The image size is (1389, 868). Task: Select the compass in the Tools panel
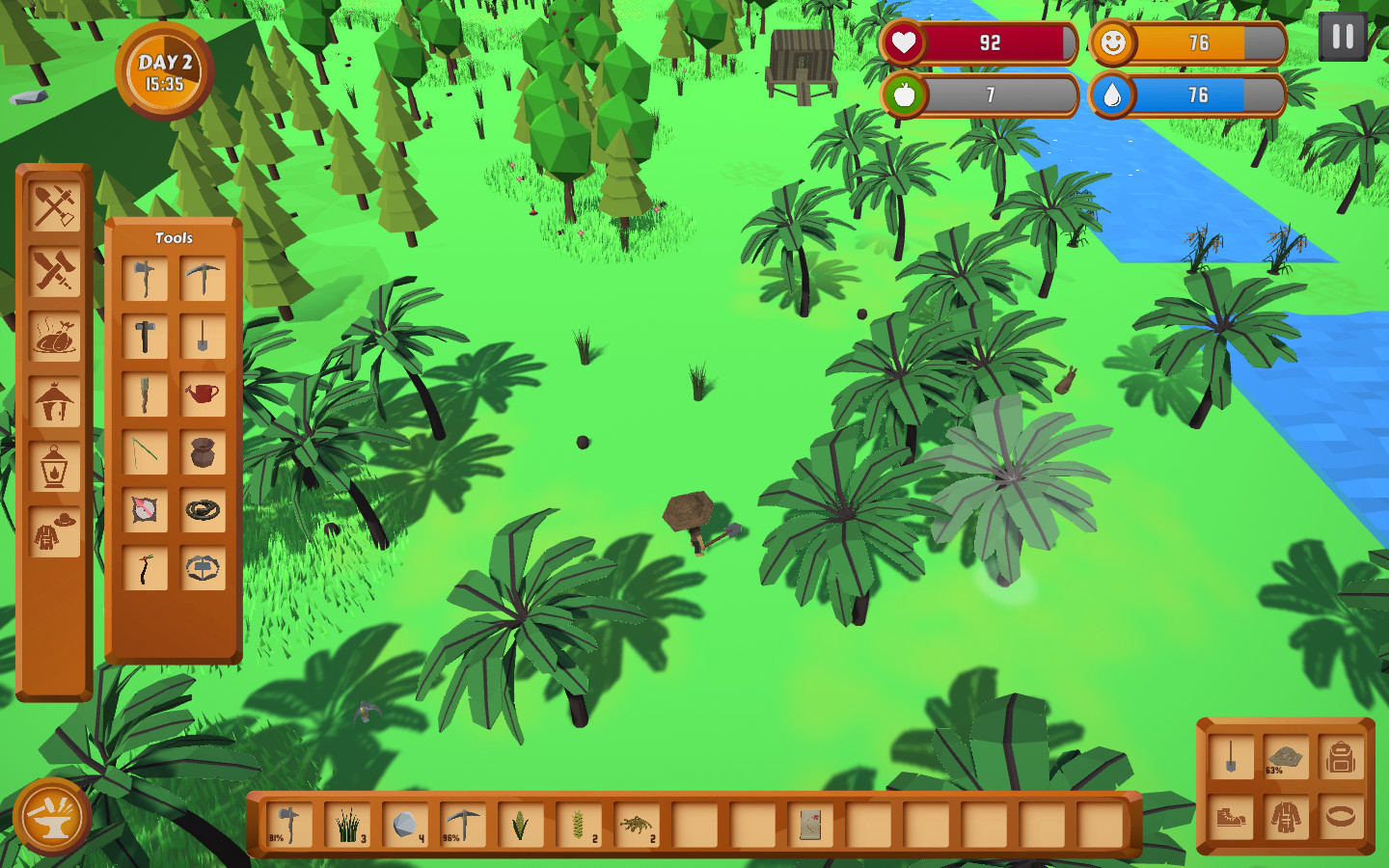146,510
